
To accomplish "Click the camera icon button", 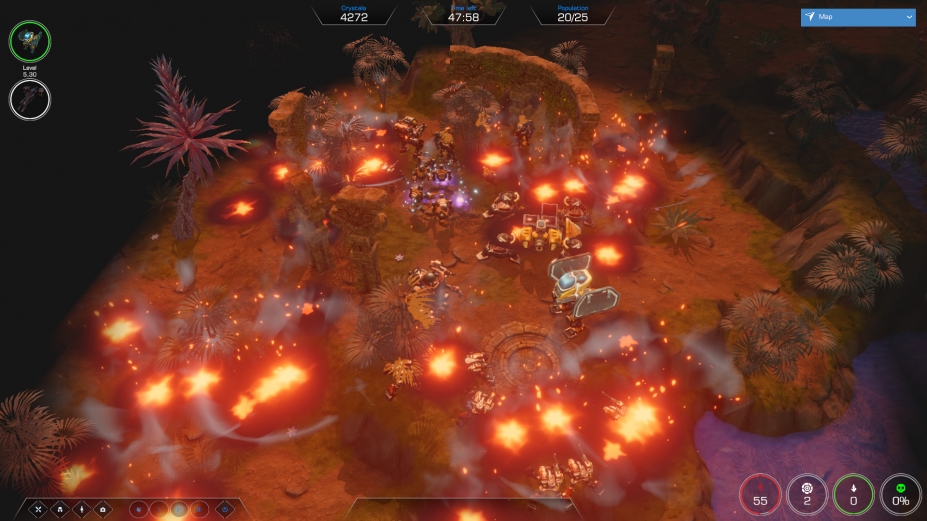I will pos(103,510).
